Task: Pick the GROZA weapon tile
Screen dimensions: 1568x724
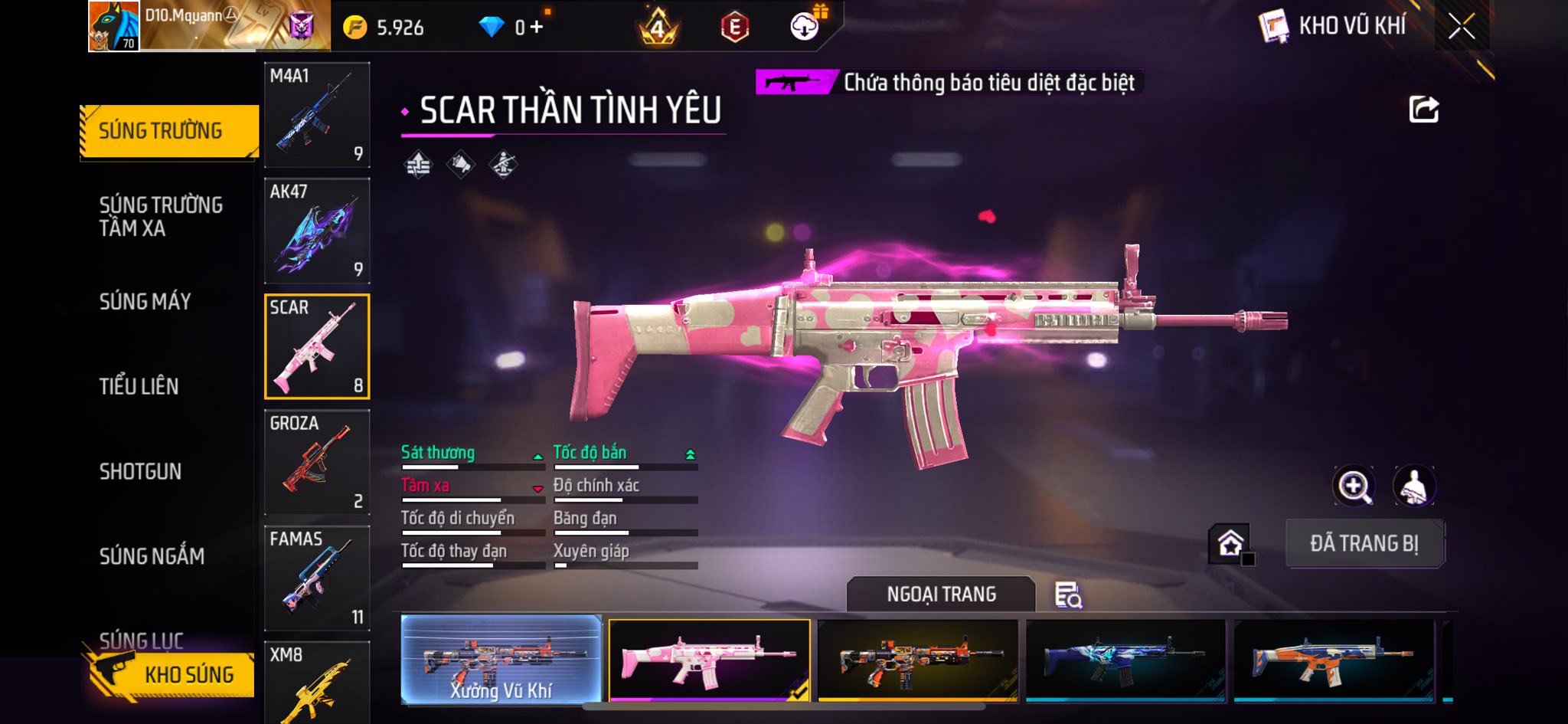Action: tap(317, 462)
